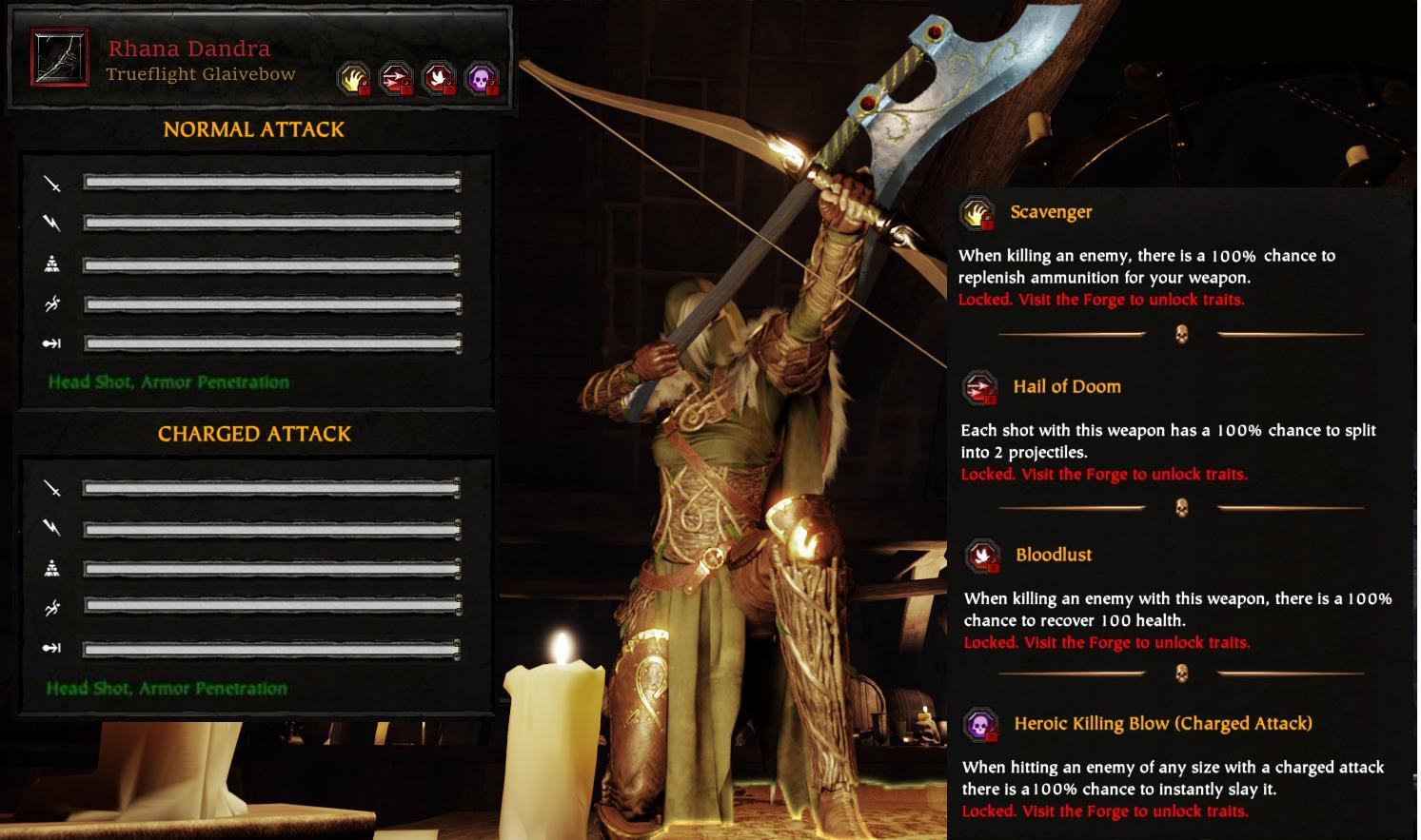Click the crowd cleave stat icon
The height and width of the screenshot is (840, 1421).
click(x=54, y=261)
